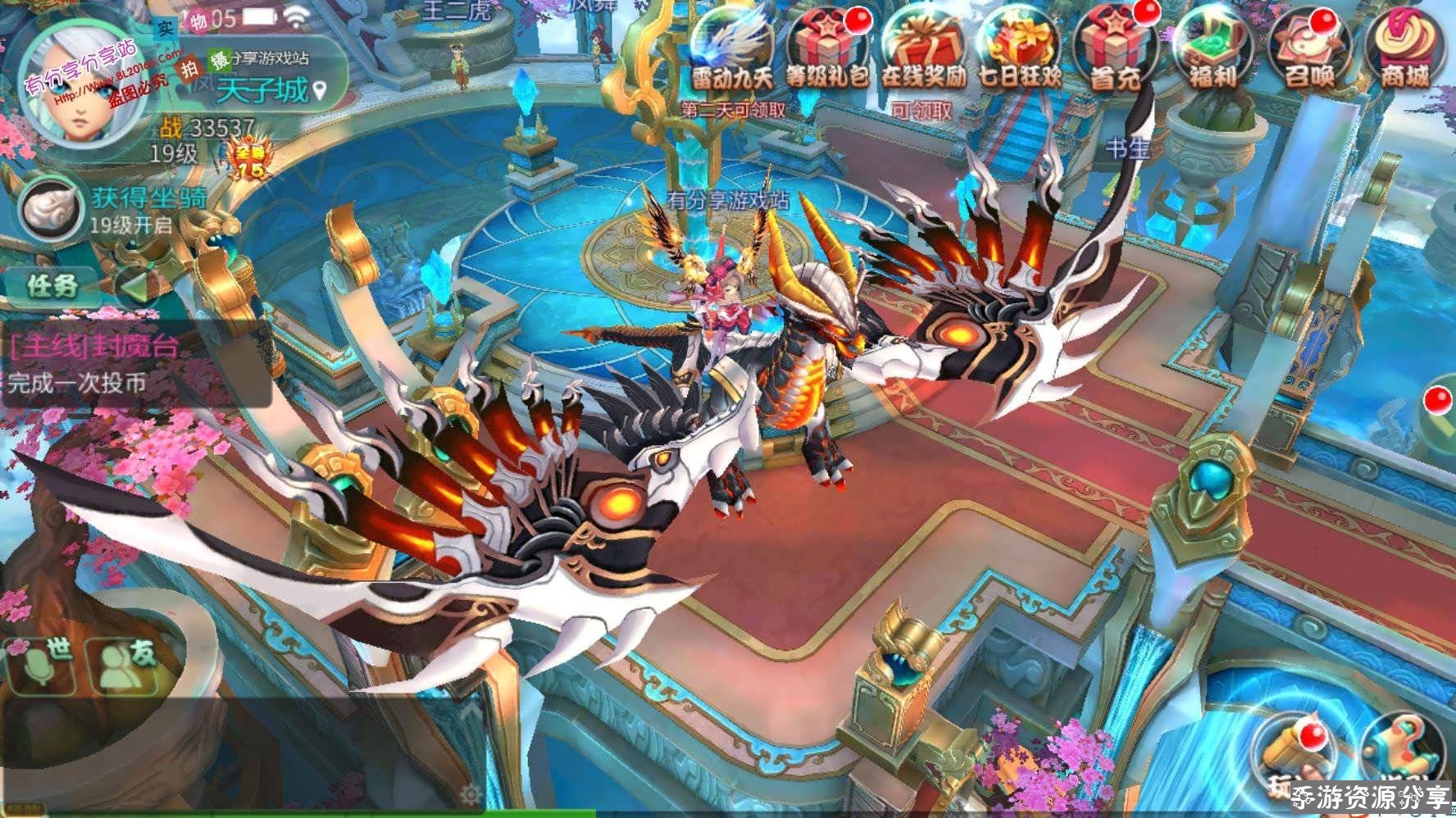Select the 获得坐骑 mount unlock icon
Screen dimensions: 1456x818
click(51, 209)
